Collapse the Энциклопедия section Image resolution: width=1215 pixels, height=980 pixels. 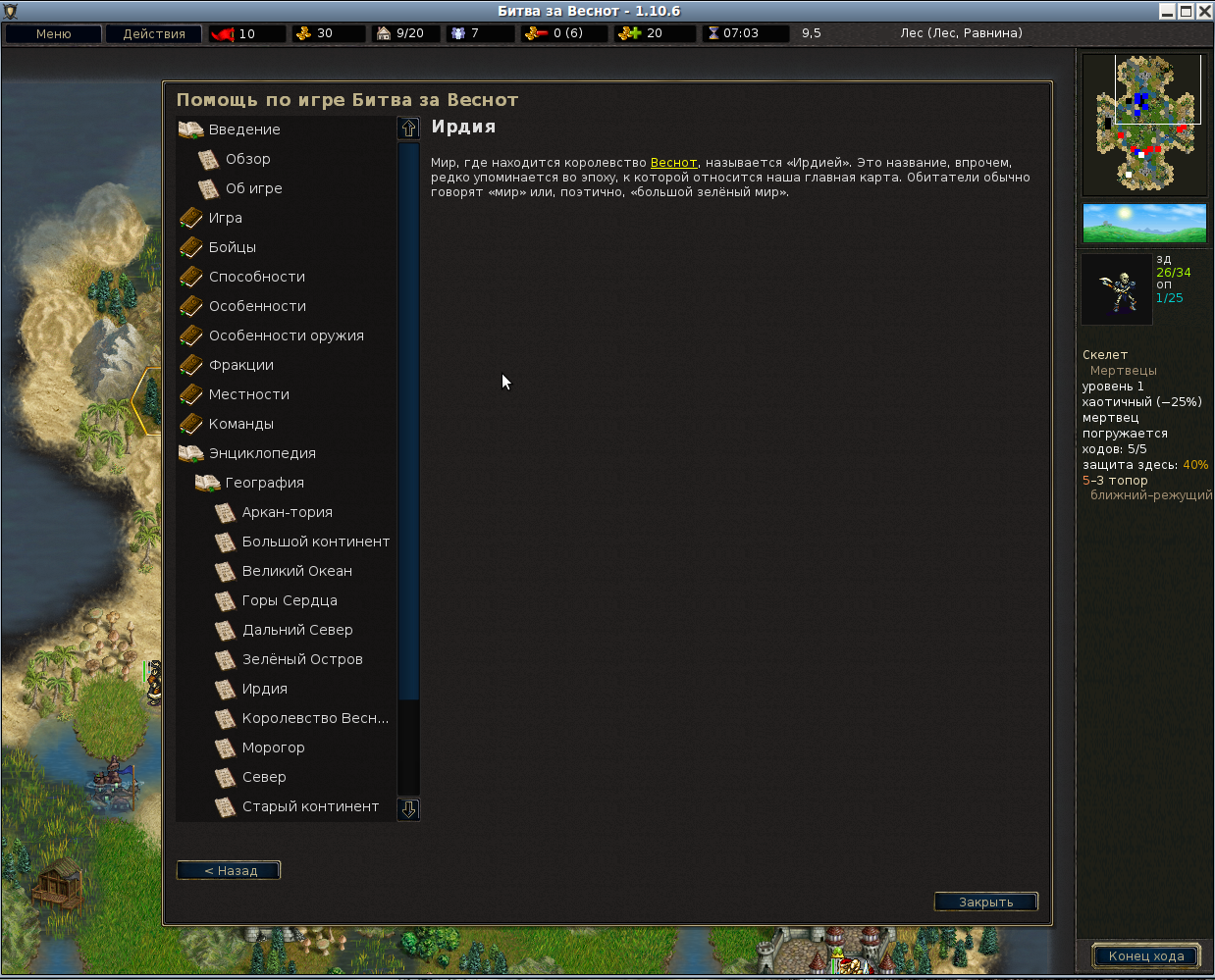(262, 453)
